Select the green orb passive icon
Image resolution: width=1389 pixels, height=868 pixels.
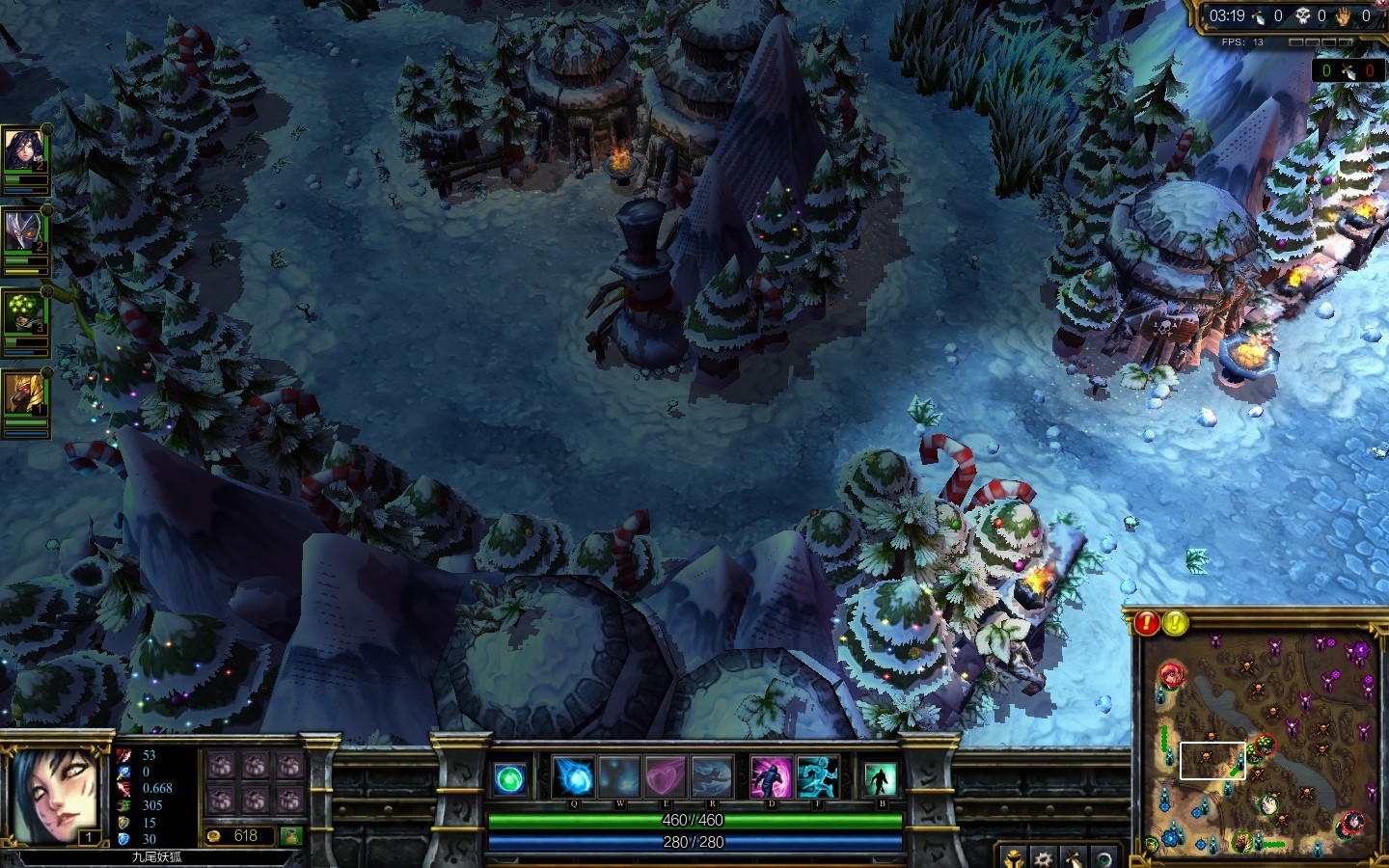(510, 778)
